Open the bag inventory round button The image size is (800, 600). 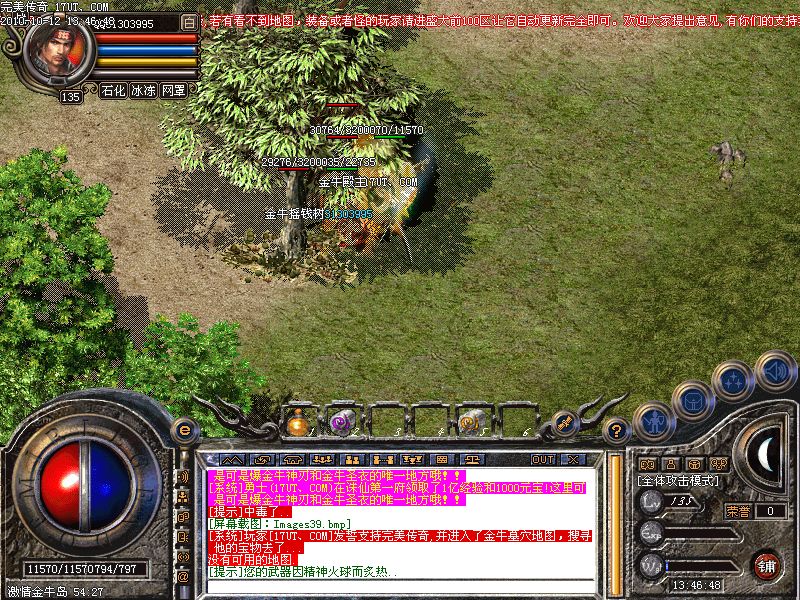[x=692, y=401]
